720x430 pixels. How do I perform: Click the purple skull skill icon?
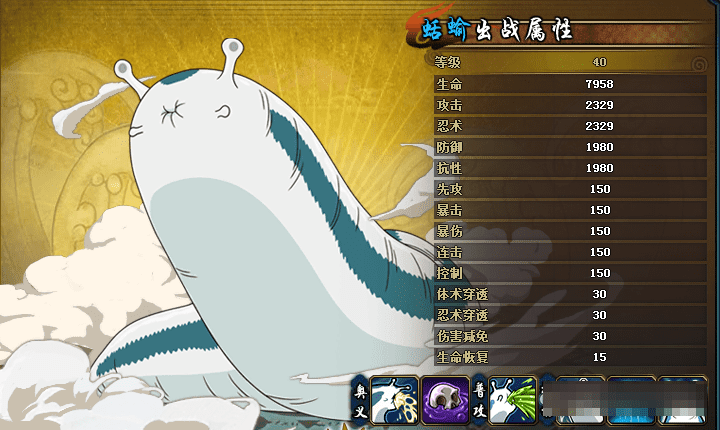(445, 402)
